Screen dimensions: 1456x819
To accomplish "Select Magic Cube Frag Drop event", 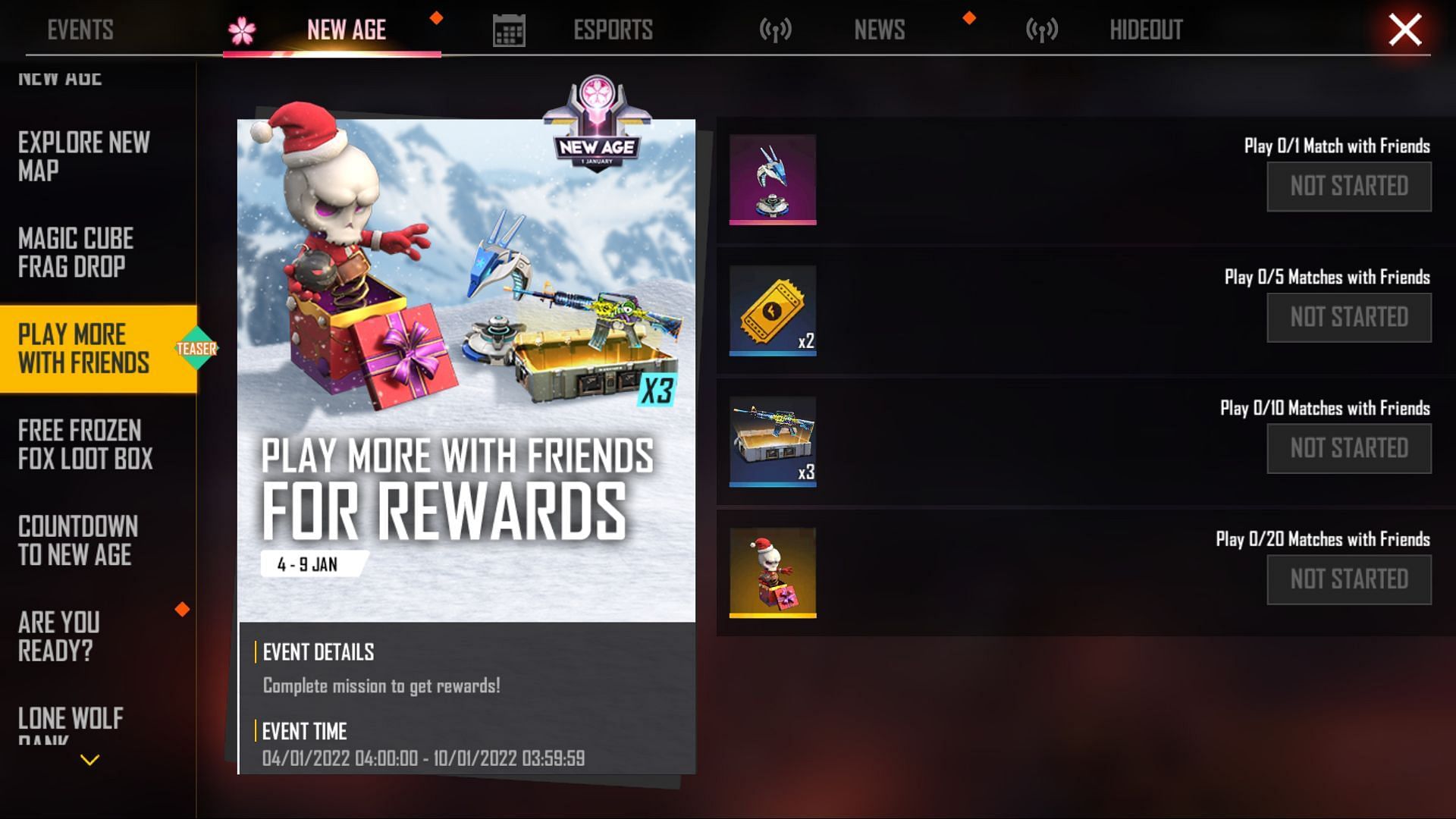I will (76, 253).
